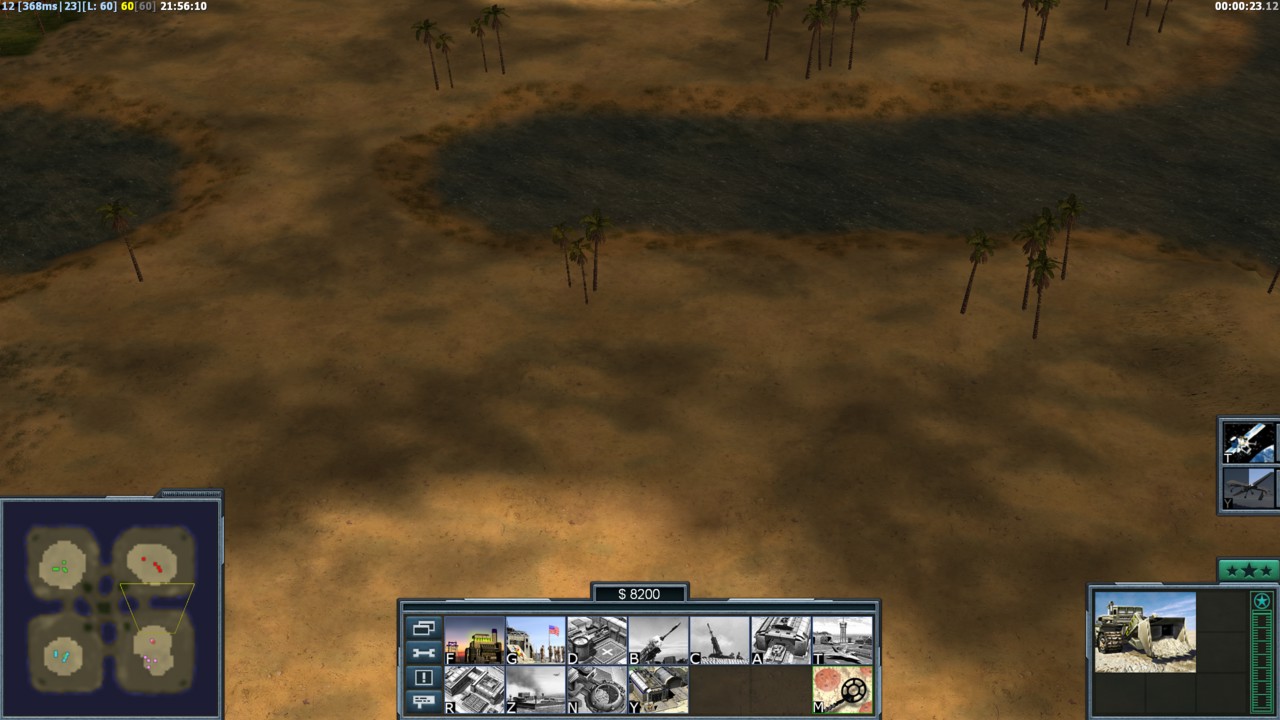Build the round domed structure (N)

(x=597, y=690)
